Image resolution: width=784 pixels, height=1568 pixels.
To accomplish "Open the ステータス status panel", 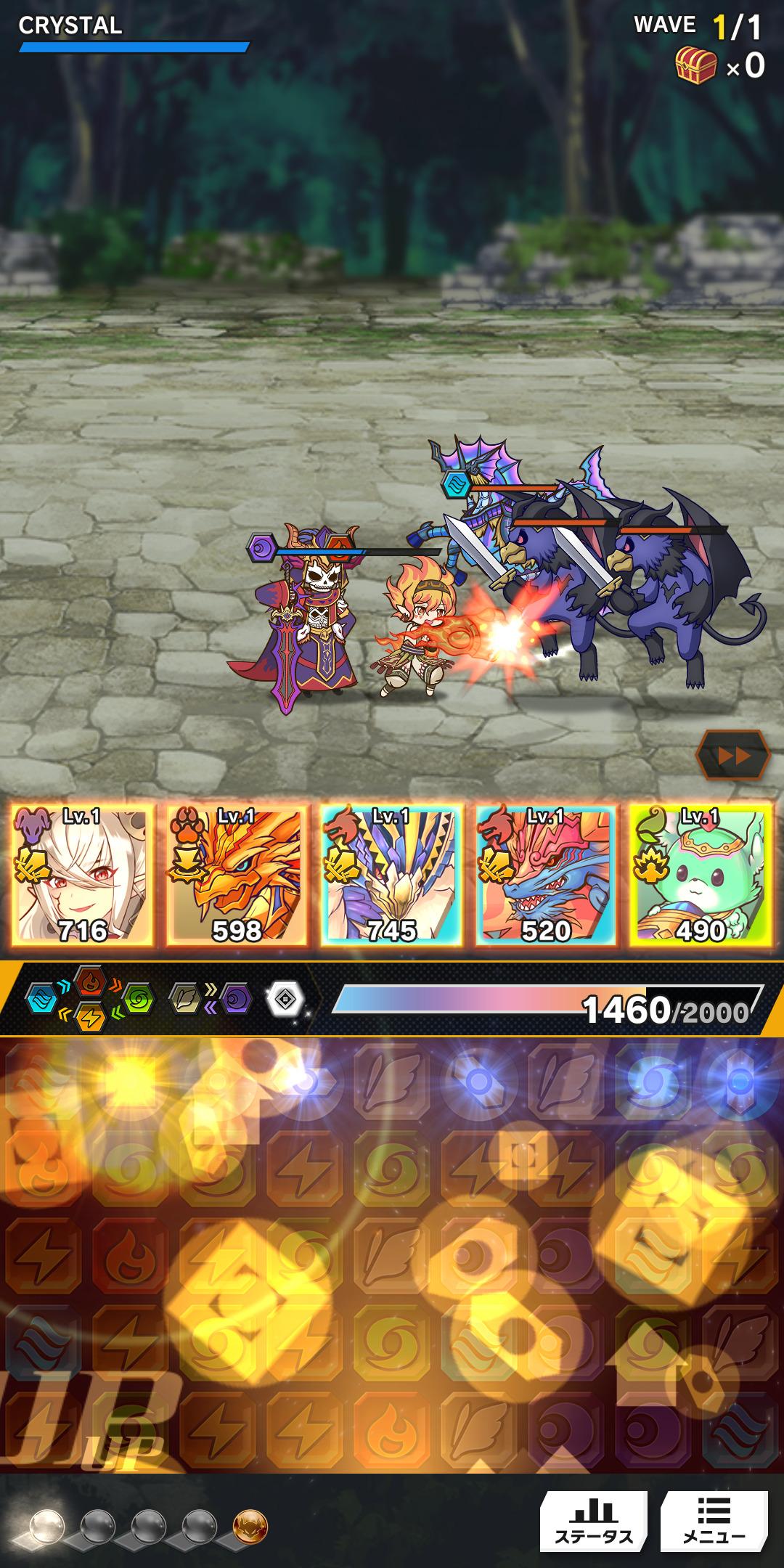I will (x=593, y=1521).
